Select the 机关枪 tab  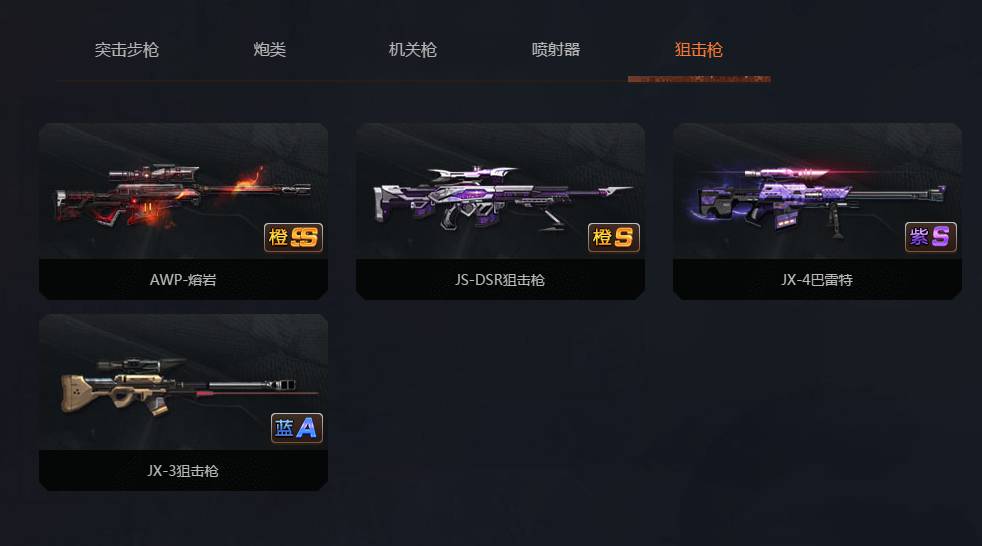coord(412,50)
